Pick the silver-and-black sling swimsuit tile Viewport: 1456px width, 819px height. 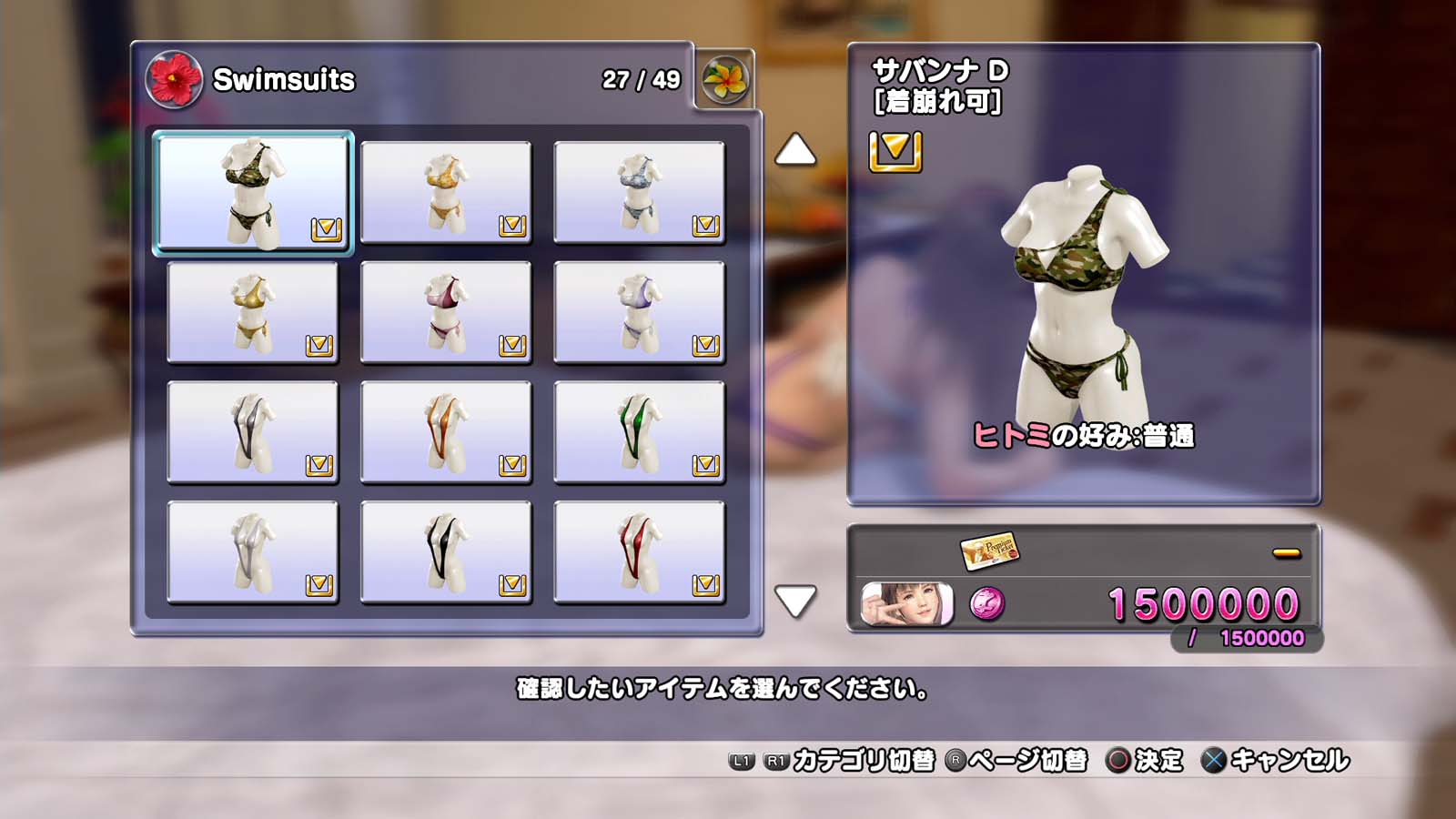pos(253,432)
